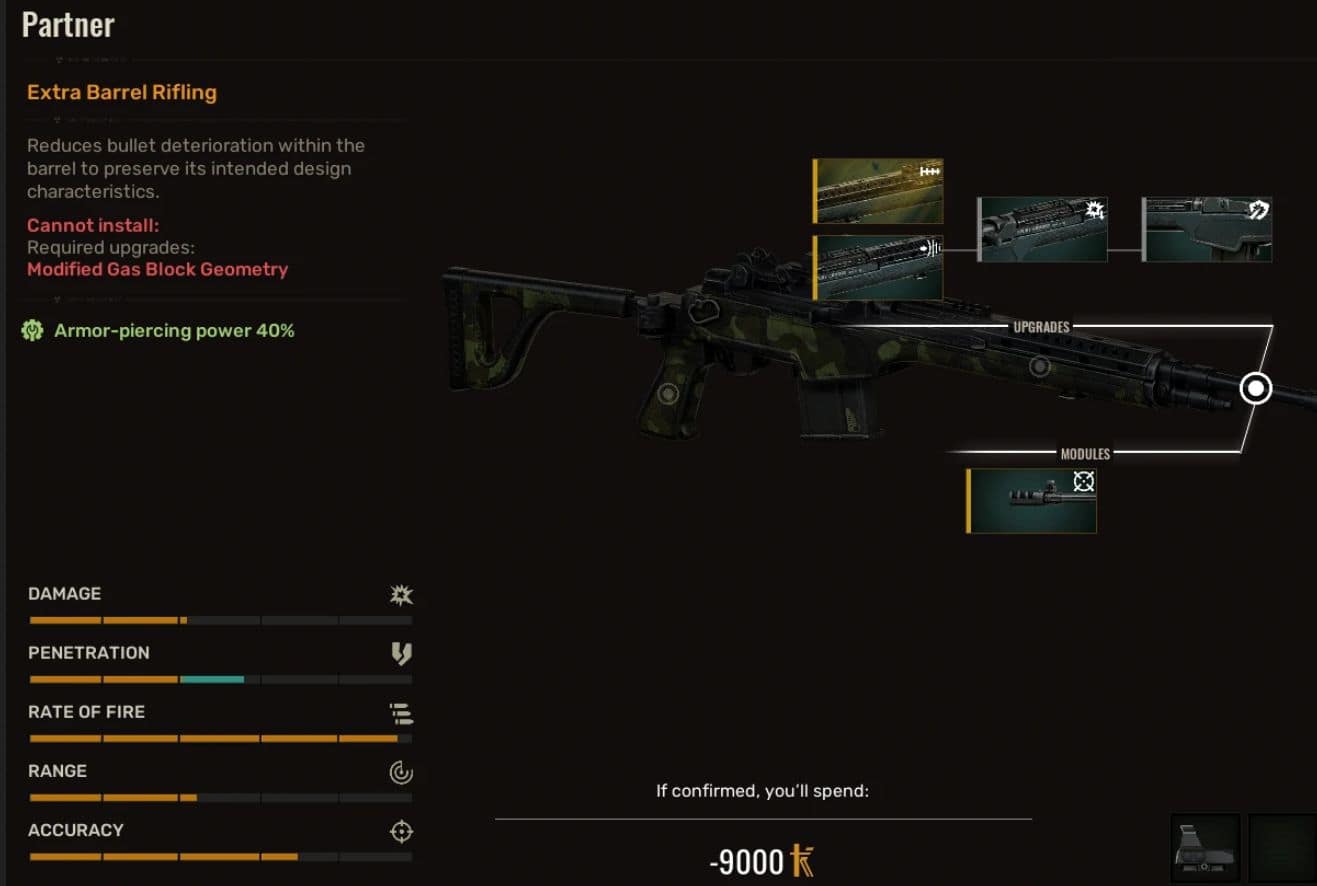1317x886 pixels.
Task: Click the Accuracy crosshair icon
Action: 400,830
